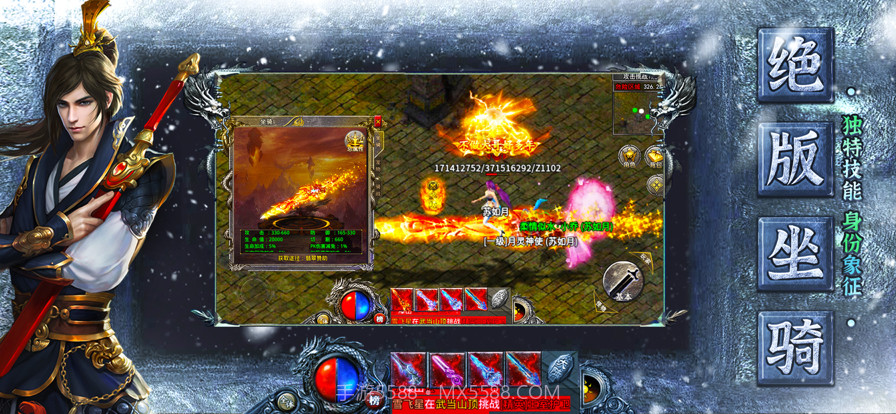Select the purple sword in the enlarged hotbar
Screen dimensions: 896x414
[446, 369]
